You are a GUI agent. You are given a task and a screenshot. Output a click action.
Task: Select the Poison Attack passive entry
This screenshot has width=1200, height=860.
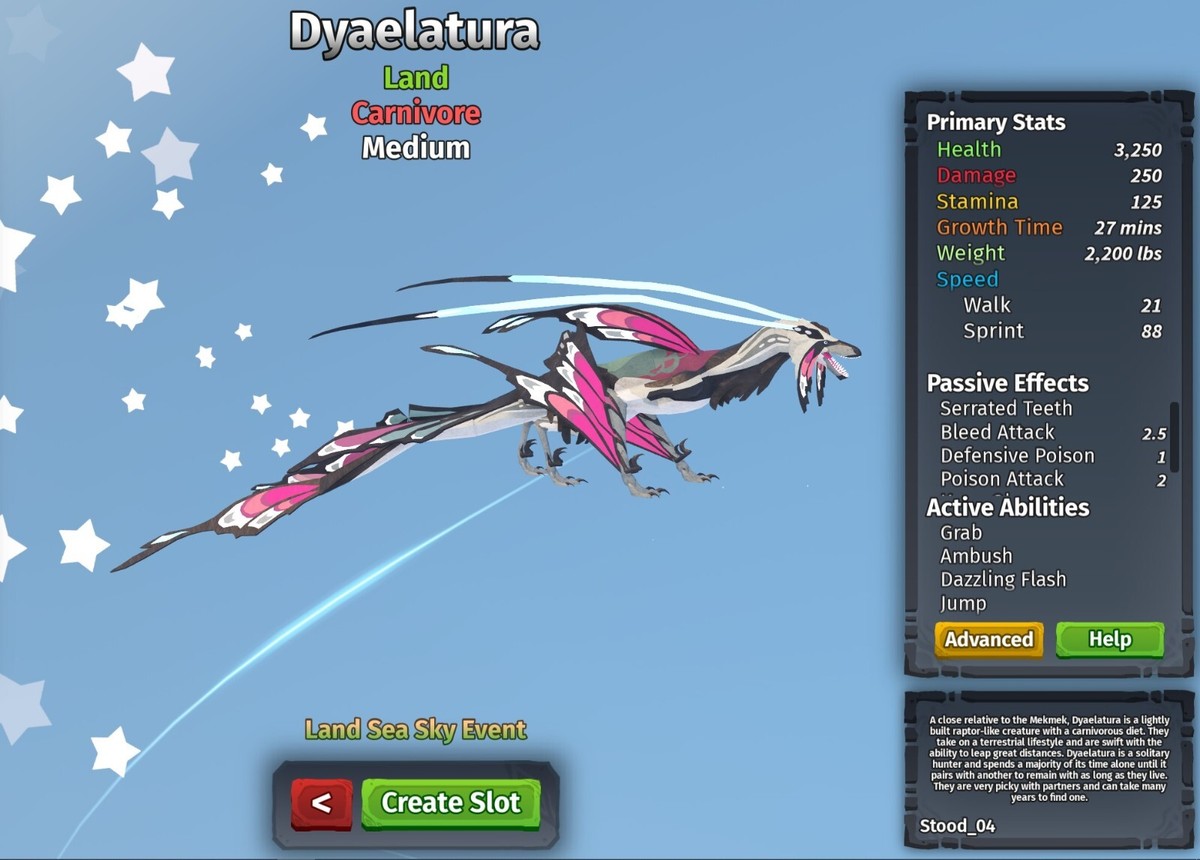click(x=1003, y=479)
